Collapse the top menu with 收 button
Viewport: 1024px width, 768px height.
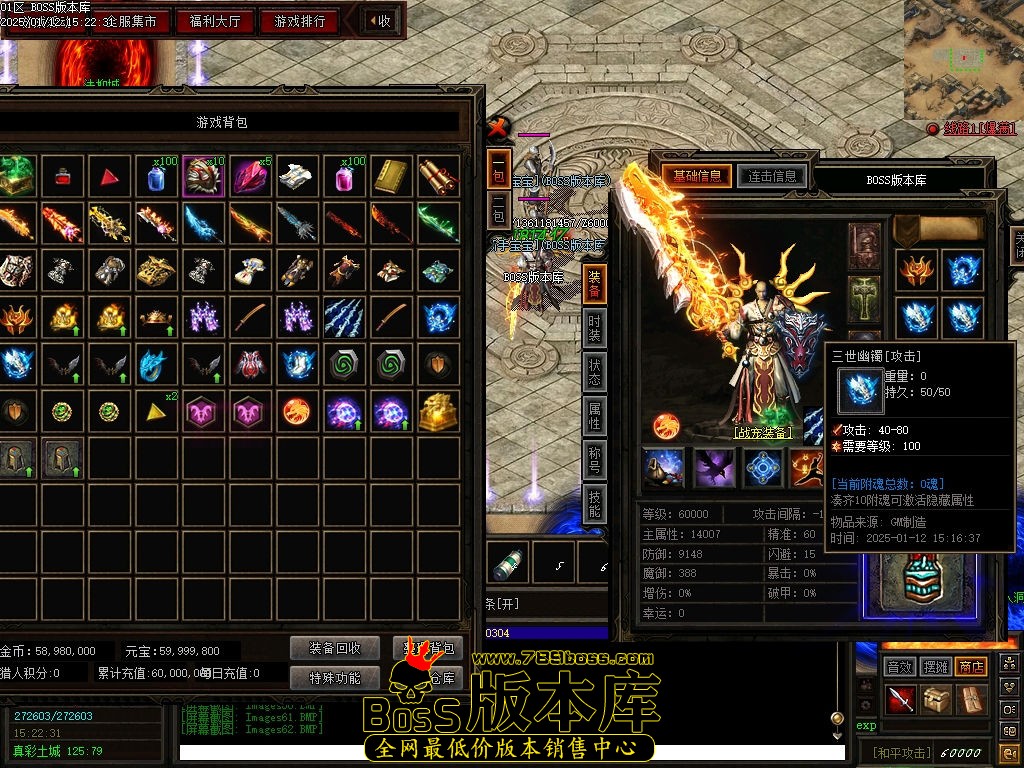pos(380,21)
